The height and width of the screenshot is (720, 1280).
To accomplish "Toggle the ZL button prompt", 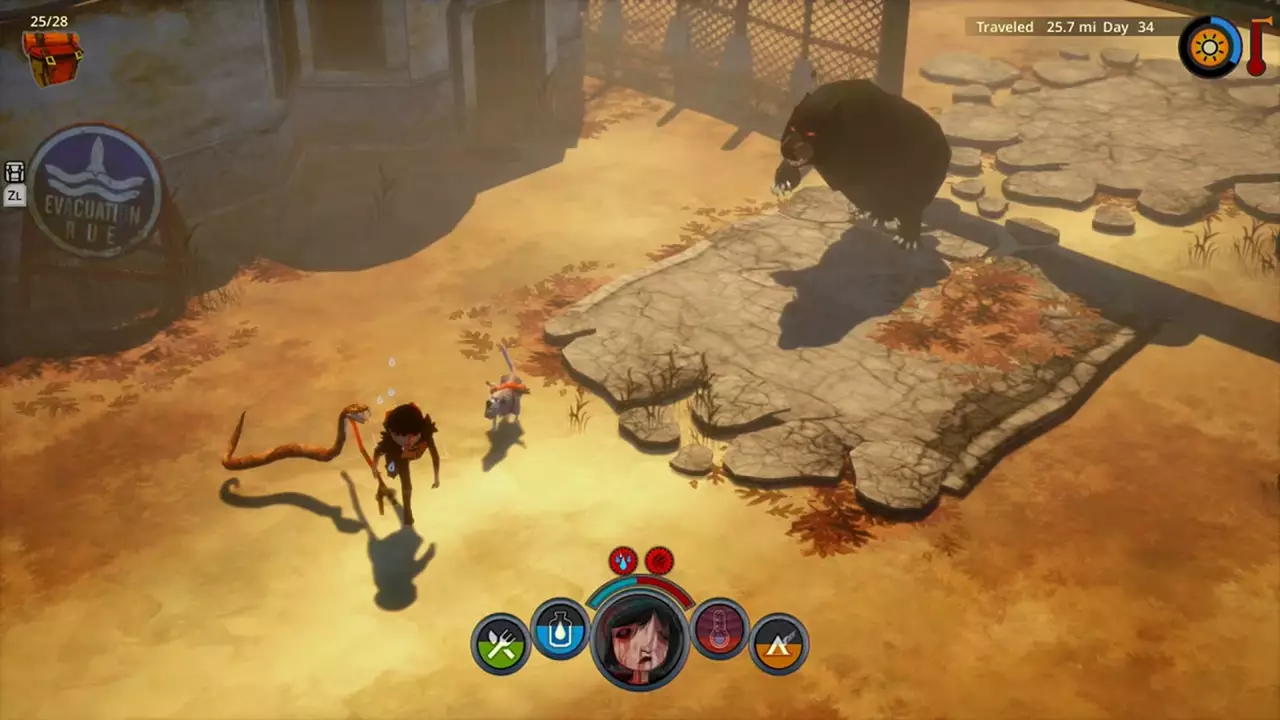I will [14, 196].
